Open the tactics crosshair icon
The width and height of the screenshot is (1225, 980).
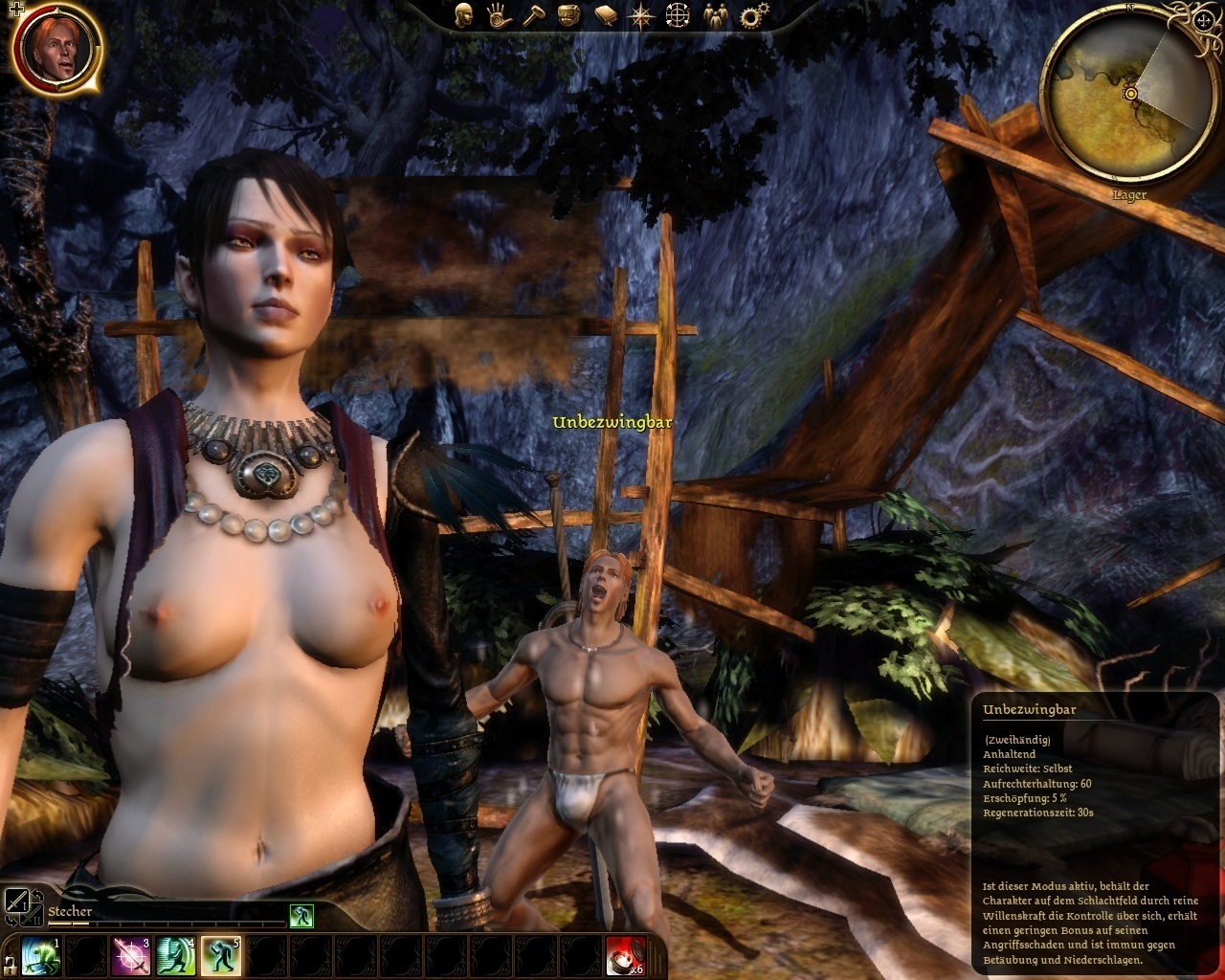(678, 15)
